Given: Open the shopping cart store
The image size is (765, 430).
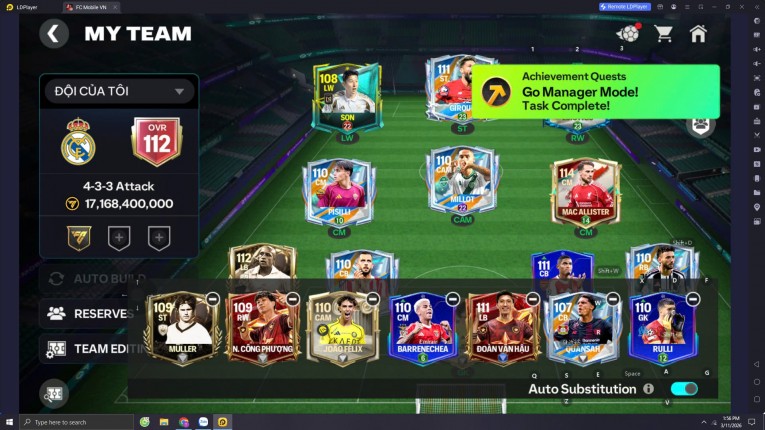Looking at the screenshot, I should pos(663,34).
